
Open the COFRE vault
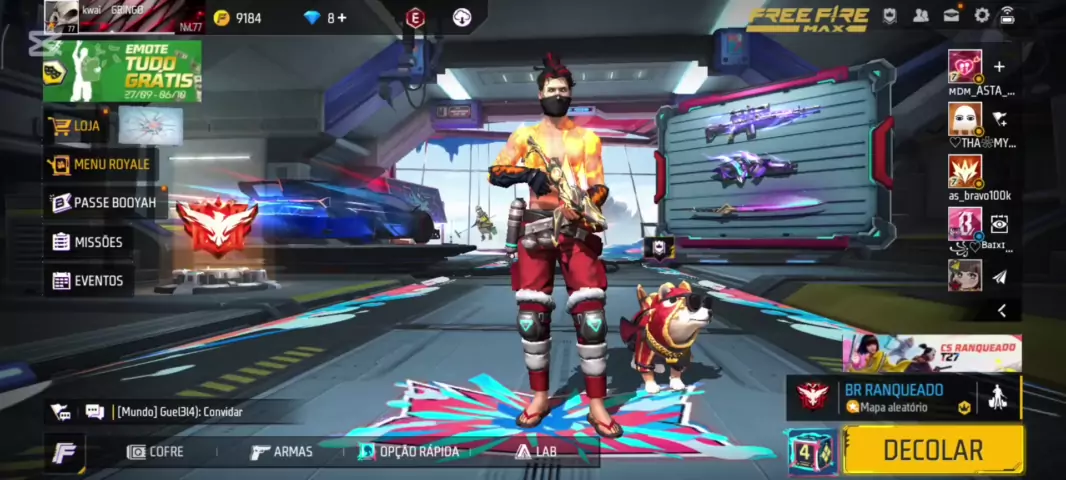pos(155,452)
